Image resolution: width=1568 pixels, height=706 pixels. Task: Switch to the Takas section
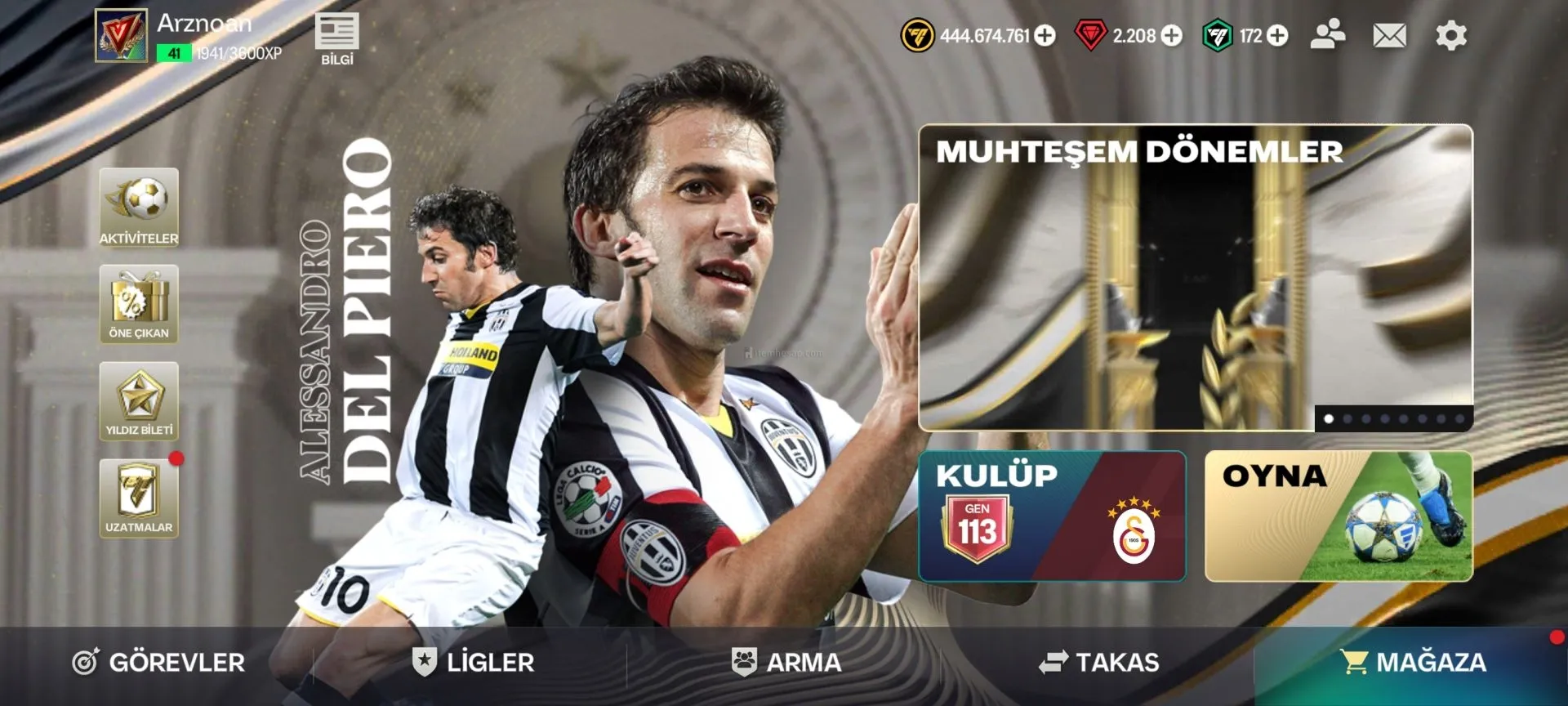(1099, 662)
